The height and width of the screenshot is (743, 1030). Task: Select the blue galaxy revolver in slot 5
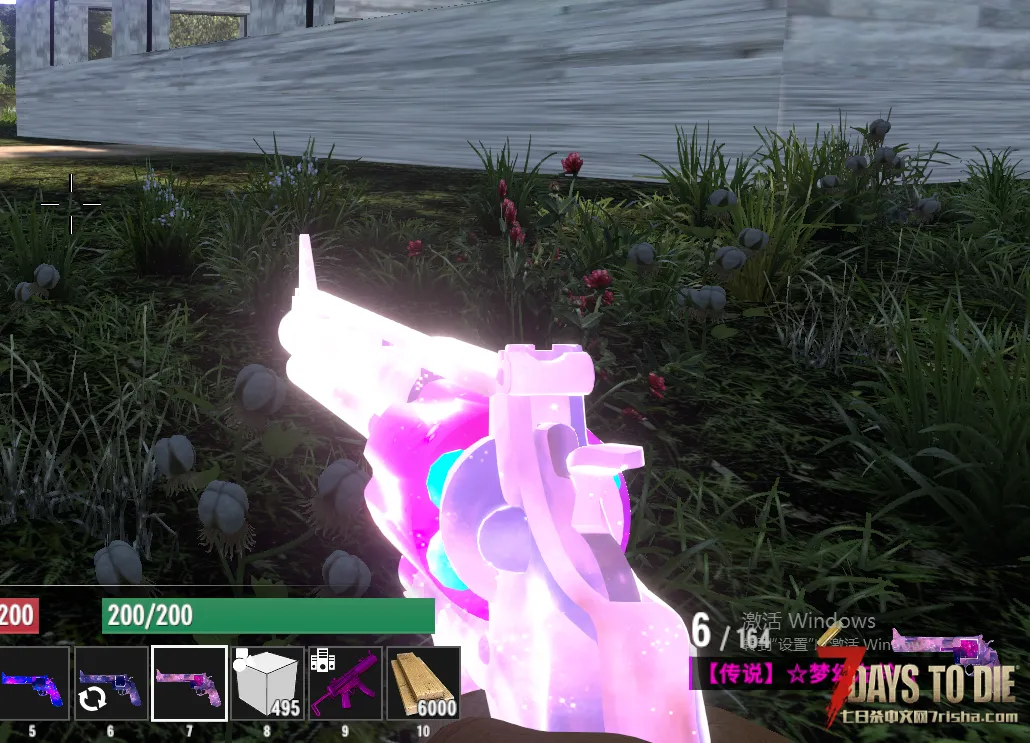click(x=32, y=684)
